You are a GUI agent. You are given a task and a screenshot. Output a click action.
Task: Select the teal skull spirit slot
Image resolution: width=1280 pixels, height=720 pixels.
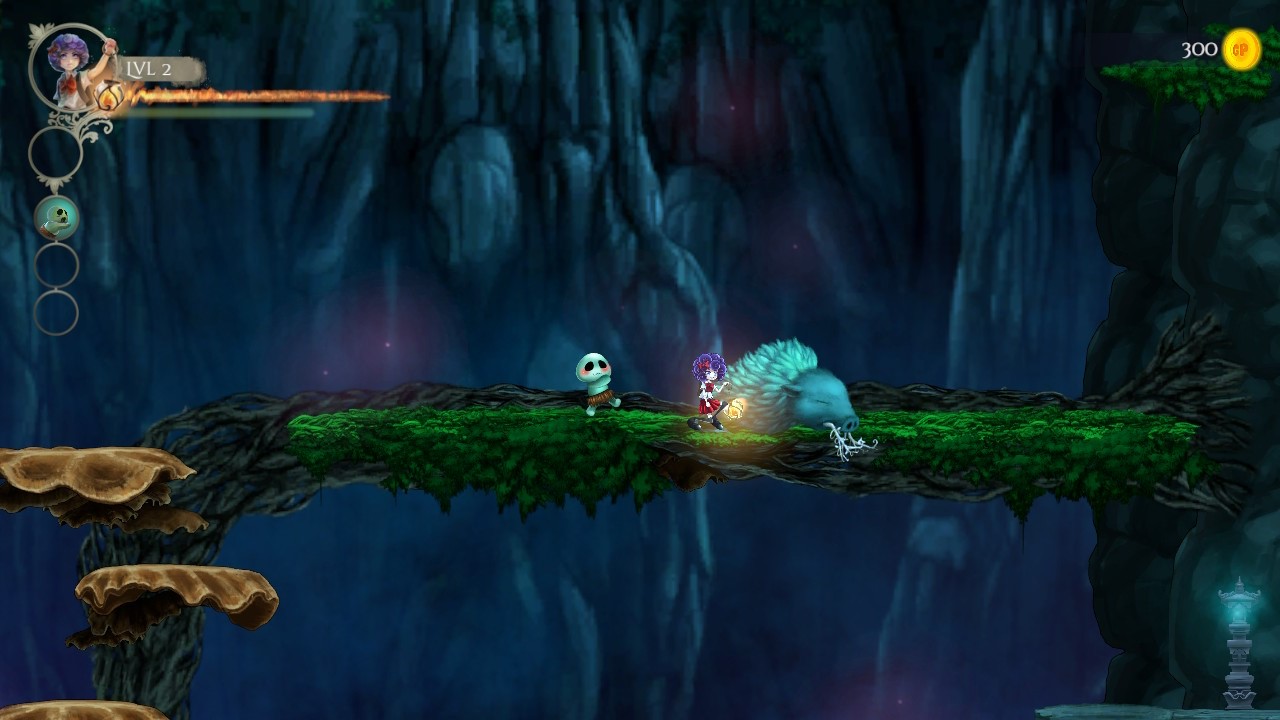click(x=57, y=217)
